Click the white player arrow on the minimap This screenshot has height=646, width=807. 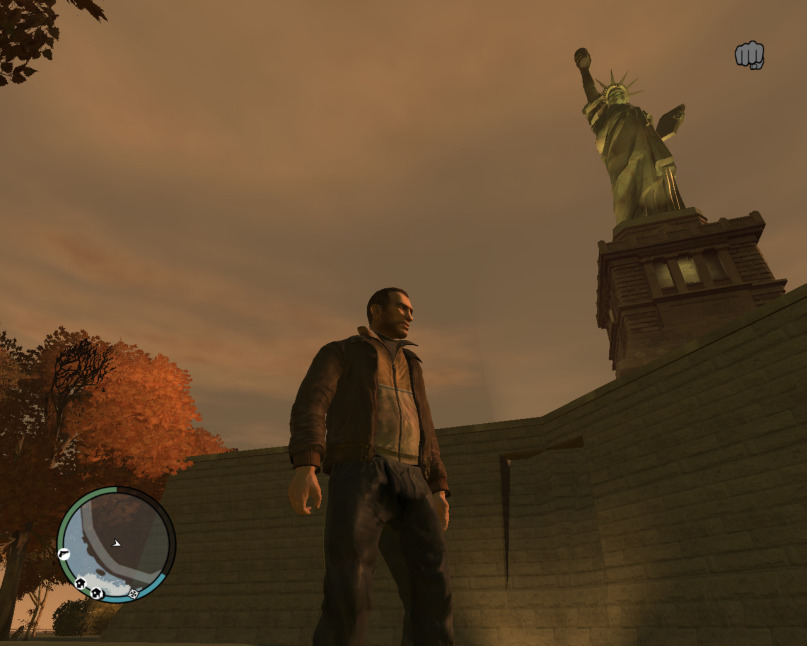point(117,544)
